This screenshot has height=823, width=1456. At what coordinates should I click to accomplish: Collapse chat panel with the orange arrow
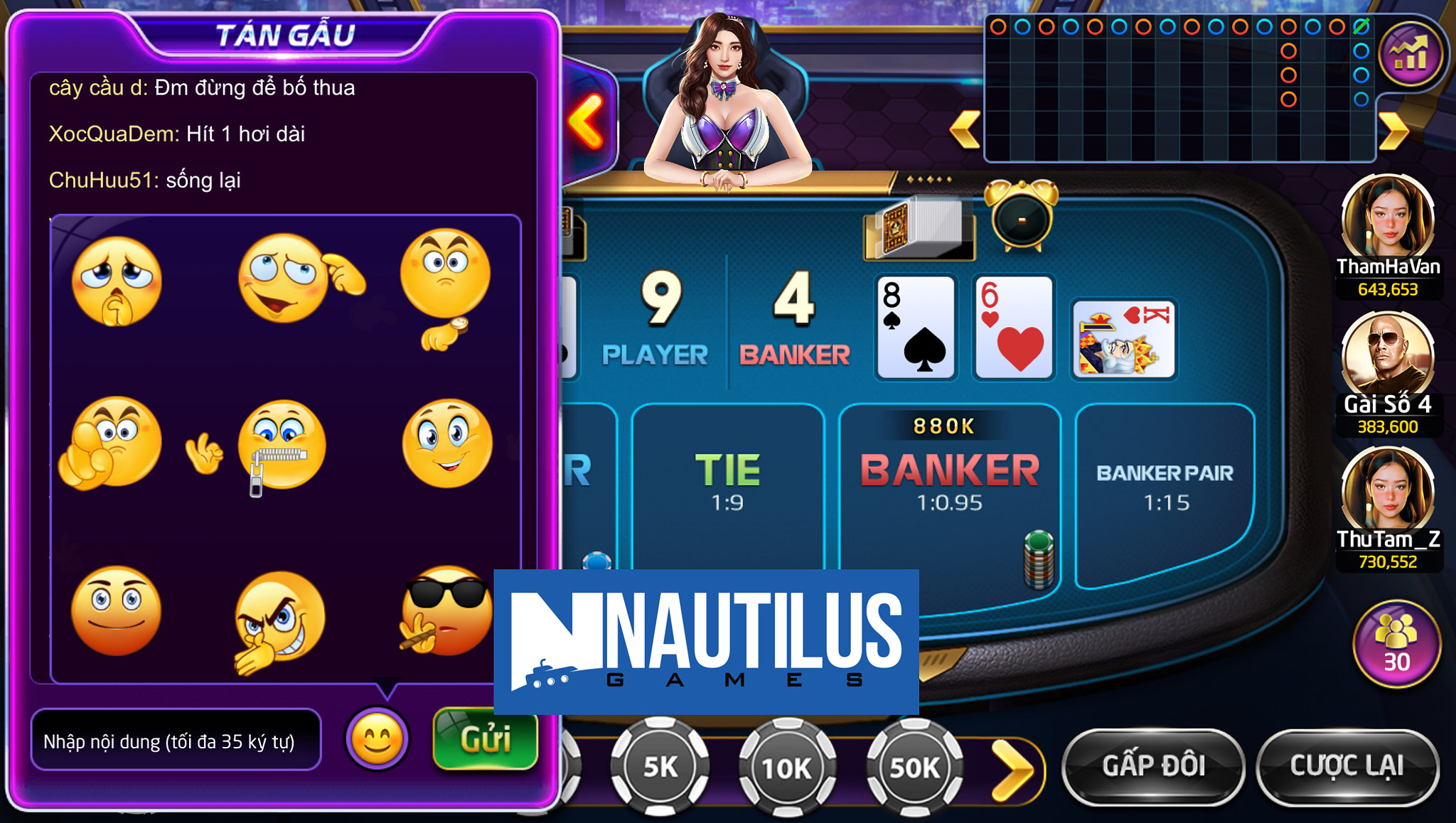tap(586, 121)
